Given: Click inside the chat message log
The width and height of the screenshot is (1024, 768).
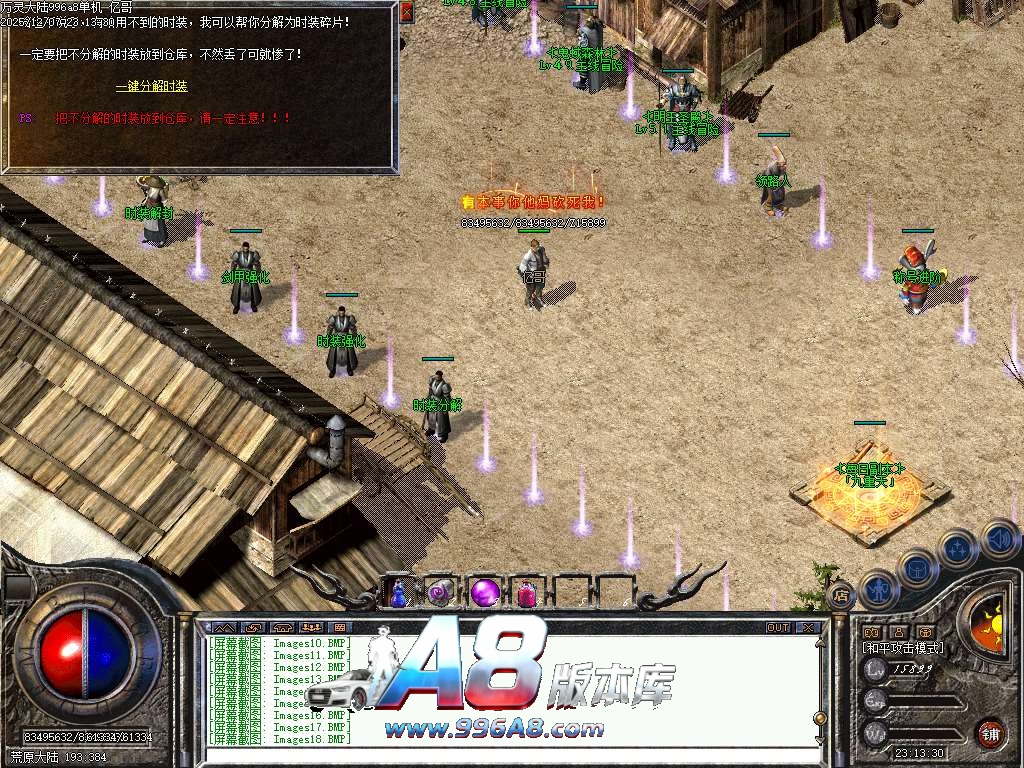Looking at the screenshot, I should coord(500,690).
